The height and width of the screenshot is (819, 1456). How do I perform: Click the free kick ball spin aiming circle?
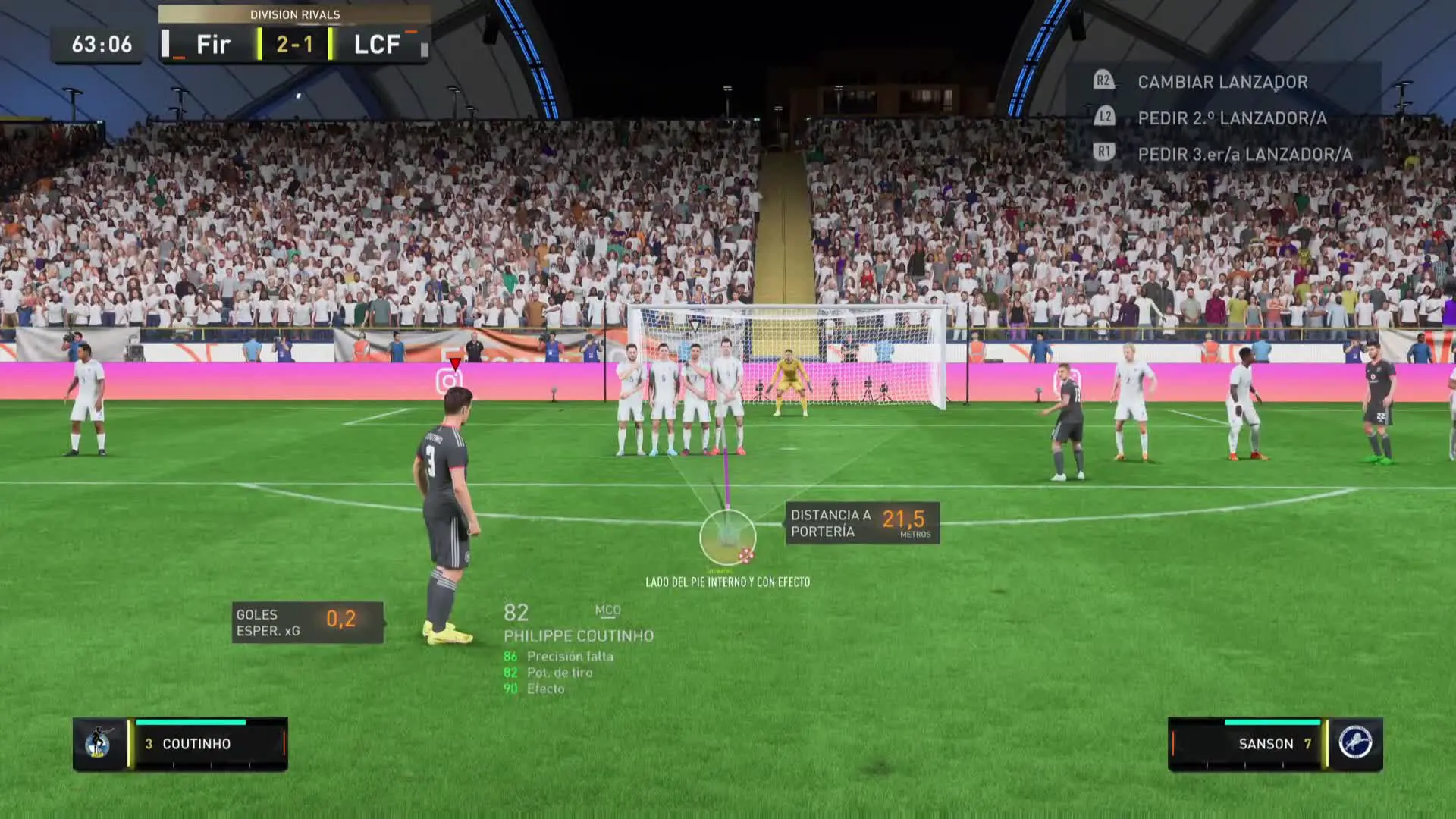[728, 537]
